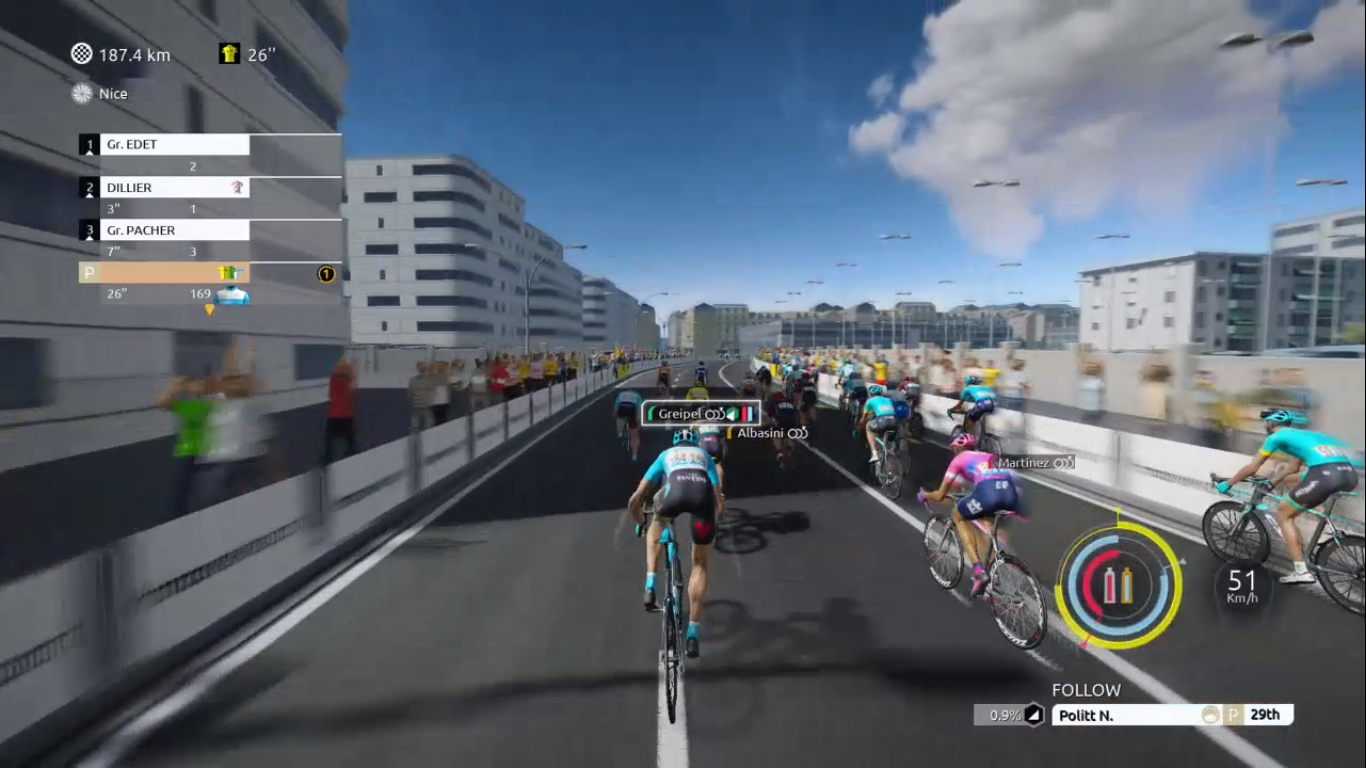Viewport: 1366px width, 768px height.
Task: Click the Greipel rider name tag
Action: [700, 414]
